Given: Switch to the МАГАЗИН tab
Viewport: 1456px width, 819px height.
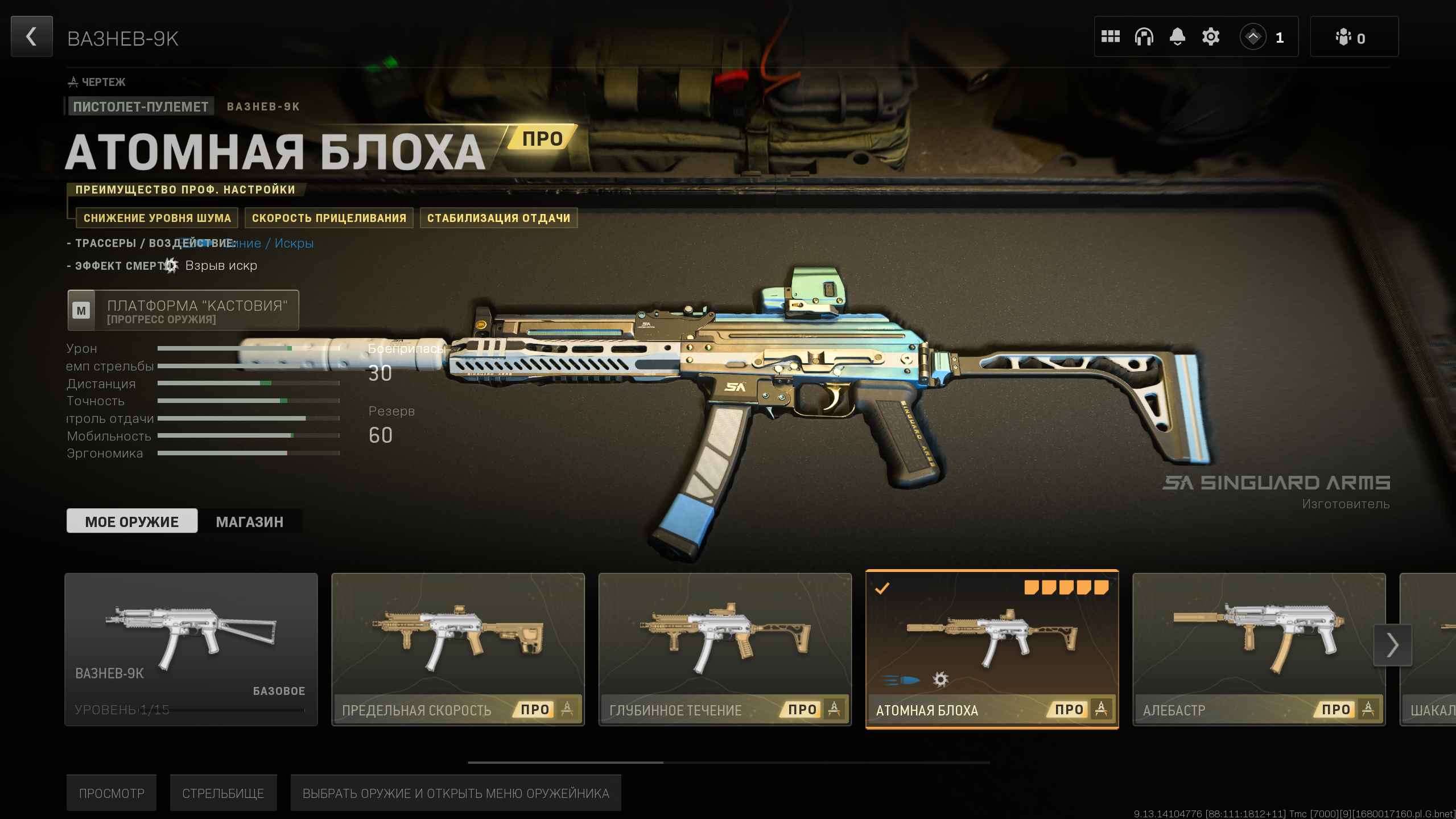Looking at the screenshot, I should (249, 521).
